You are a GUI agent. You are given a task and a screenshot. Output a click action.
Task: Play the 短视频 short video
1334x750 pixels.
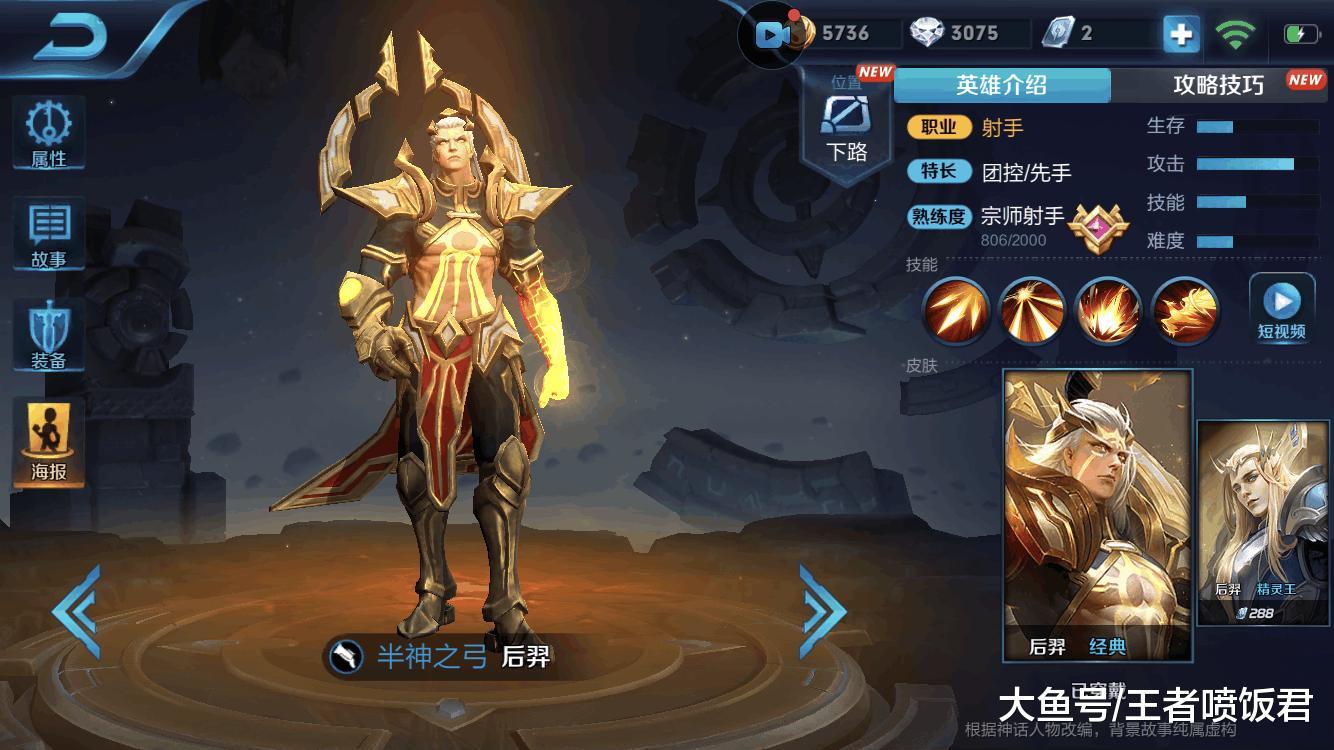pos(1281,308)
